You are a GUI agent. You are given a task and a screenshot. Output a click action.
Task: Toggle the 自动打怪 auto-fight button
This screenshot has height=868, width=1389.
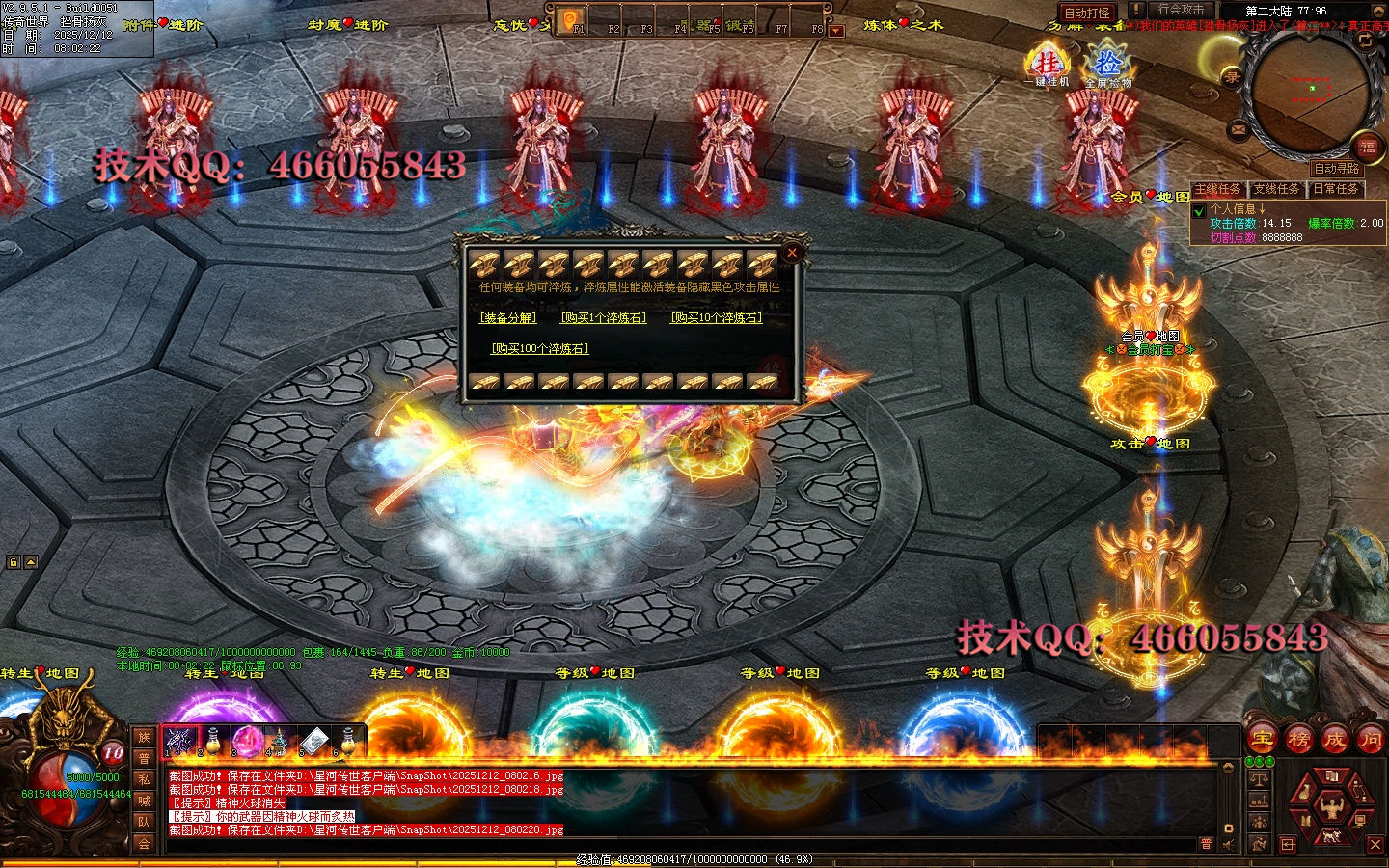click(1087, 13)
